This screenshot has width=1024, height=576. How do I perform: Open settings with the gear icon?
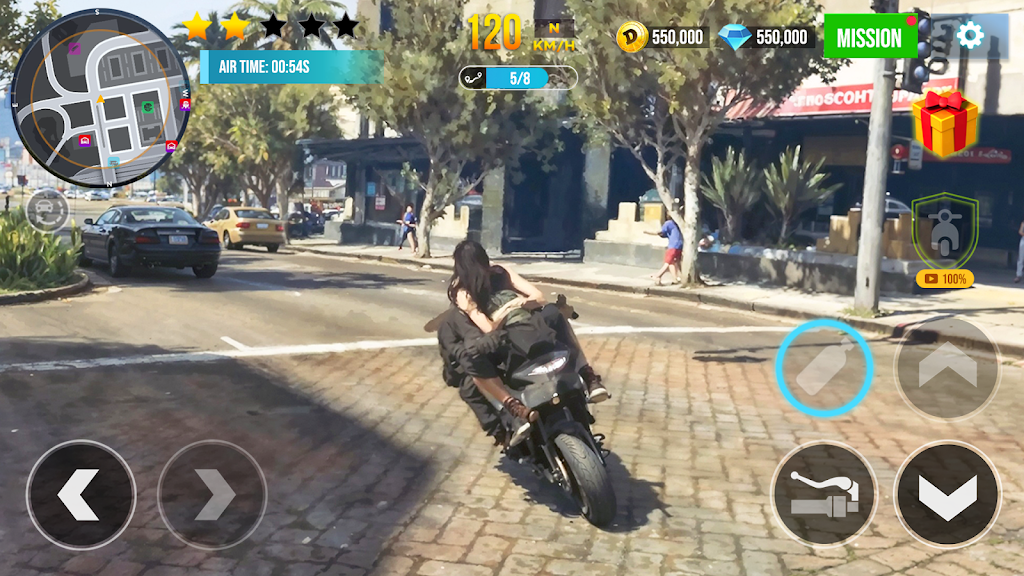click(x=969, y=36)
